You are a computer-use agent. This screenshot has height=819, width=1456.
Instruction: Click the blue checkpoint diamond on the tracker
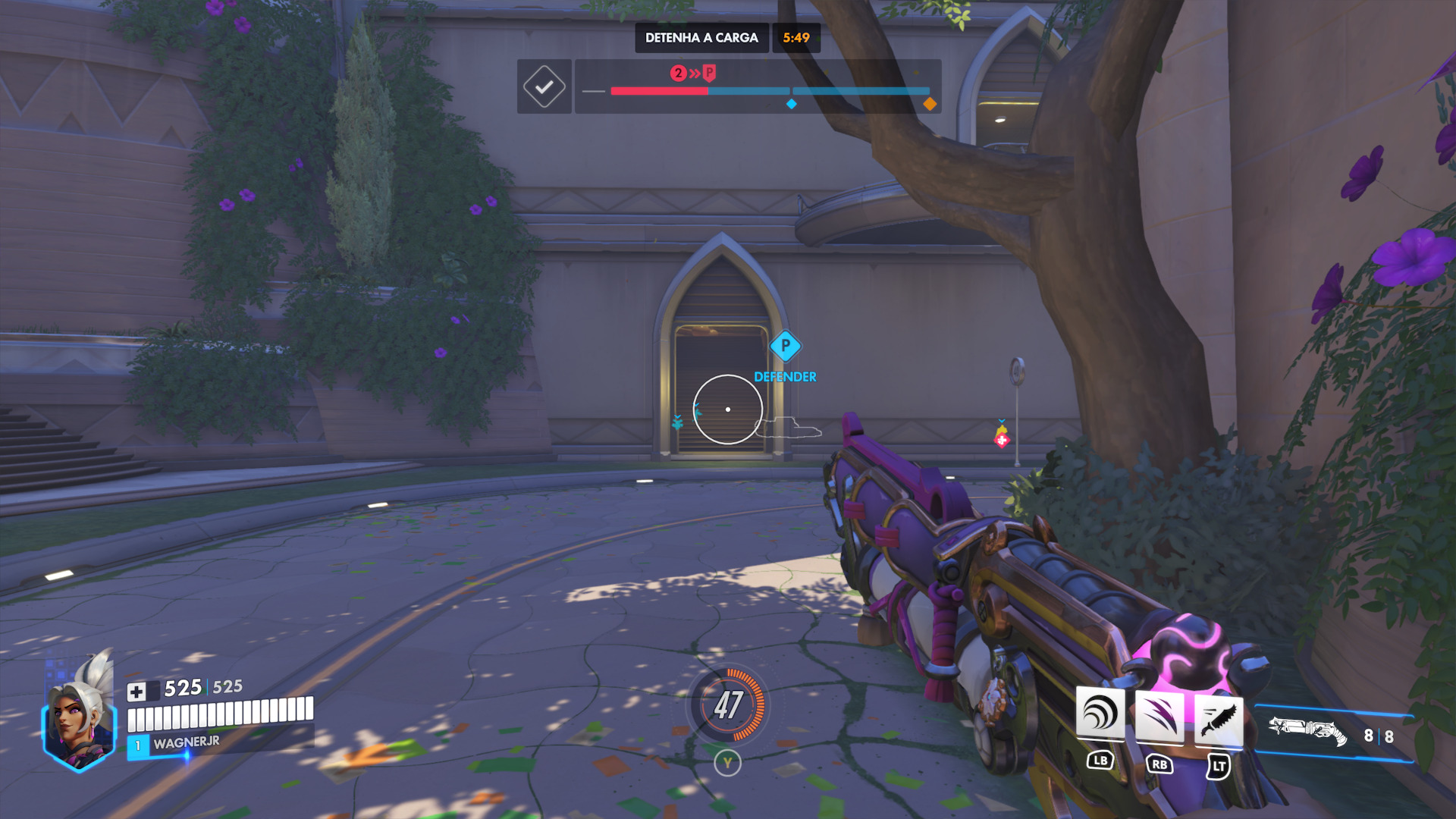pyautogui.click(x=792, y=104)
